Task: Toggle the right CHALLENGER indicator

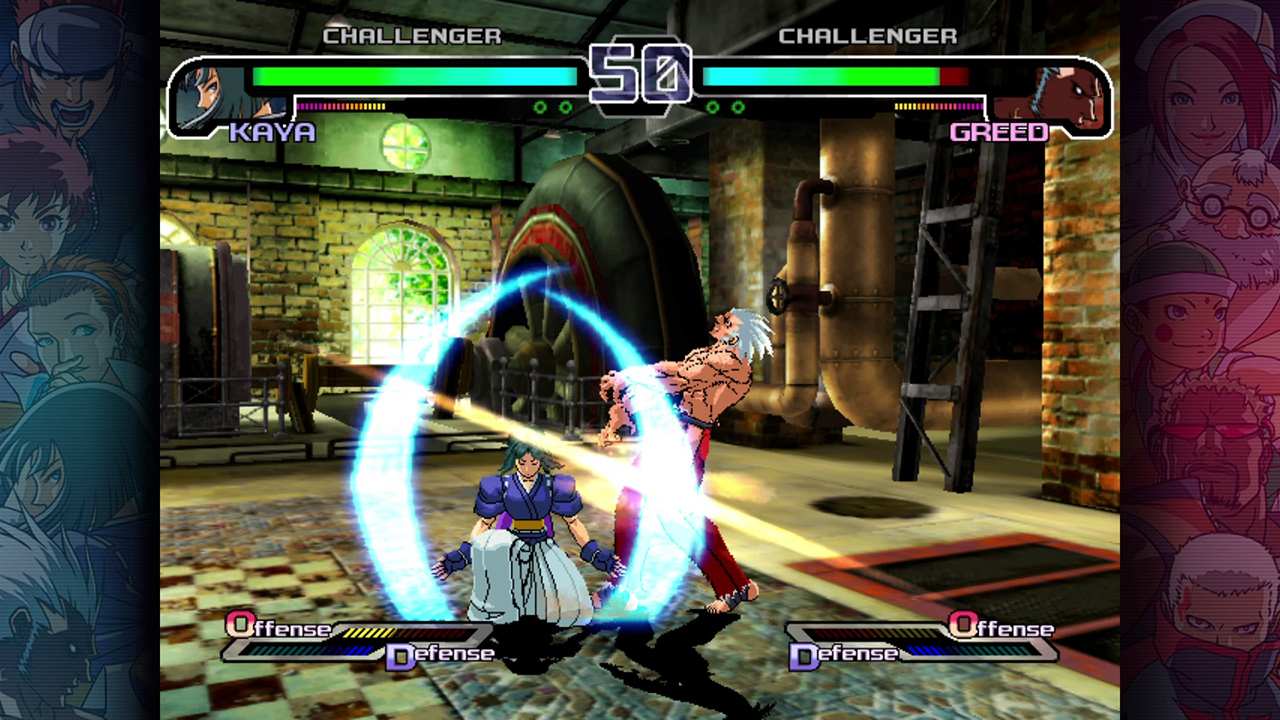Action: coord(866,37)
